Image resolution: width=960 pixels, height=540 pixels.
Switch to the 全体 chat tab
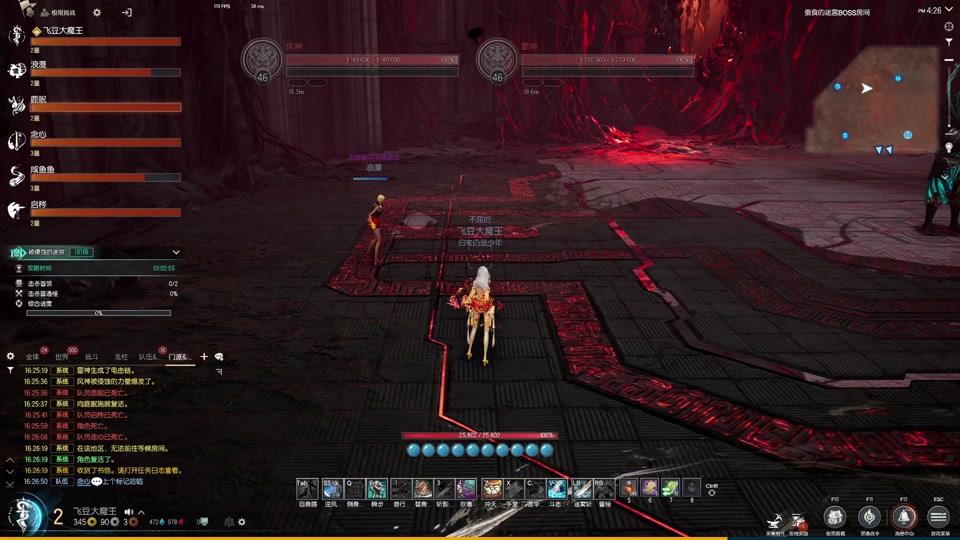click(33, 357)
